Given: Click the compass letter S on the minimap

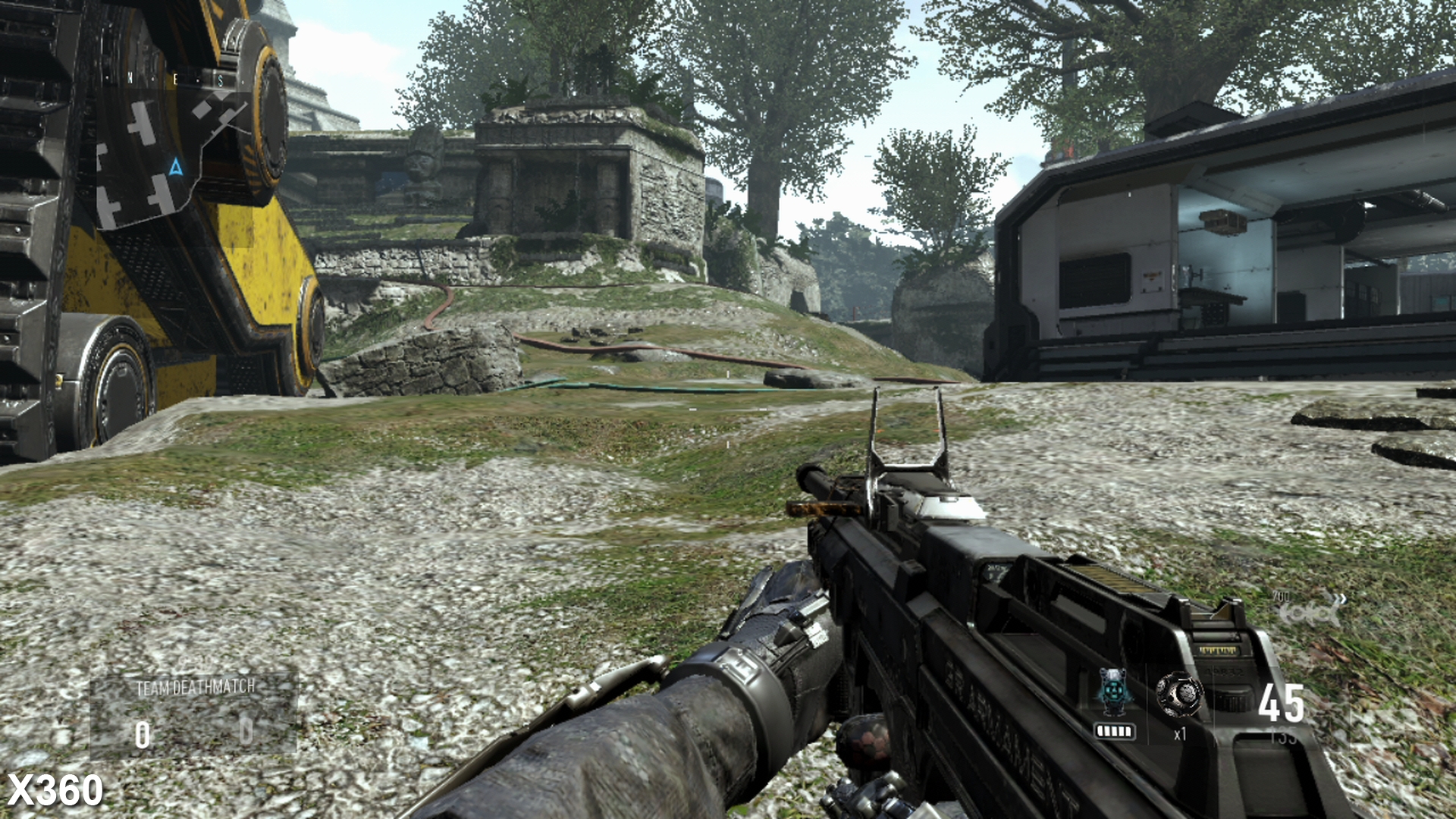Looking at the screenshot, I should [x=220, y=81].
